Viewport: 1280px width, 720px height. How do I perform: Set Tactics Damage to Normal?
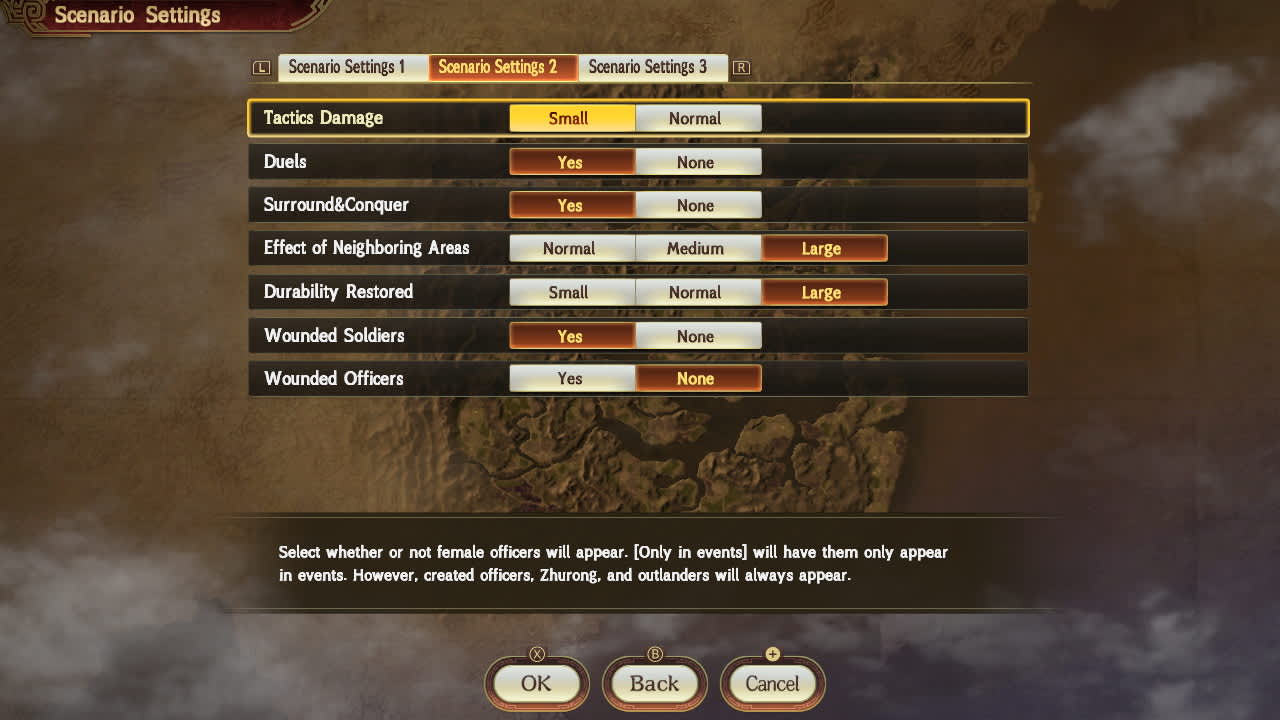[x=698, y=118]
